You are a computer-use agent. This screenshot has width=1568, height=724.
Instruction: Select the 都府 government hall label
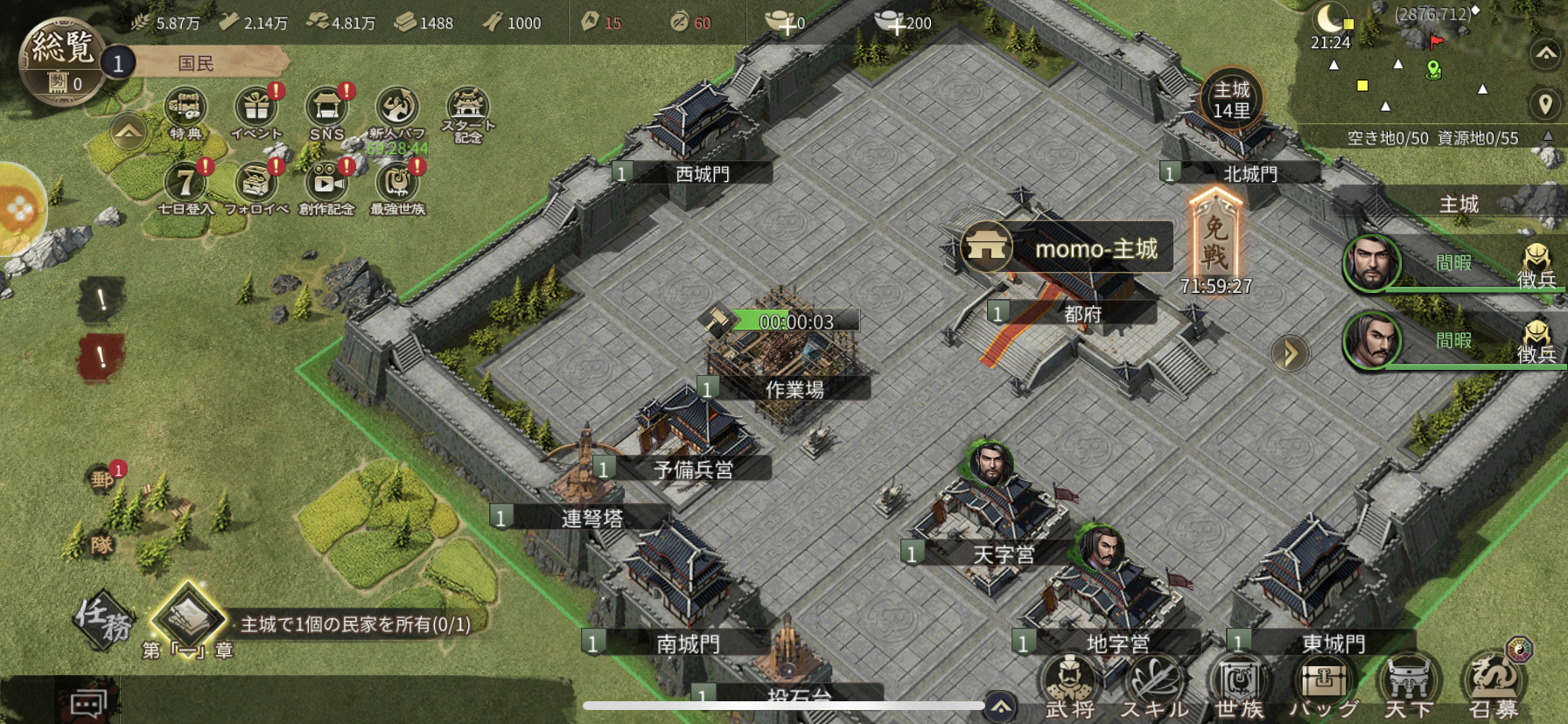click(x=1082, y=314)
